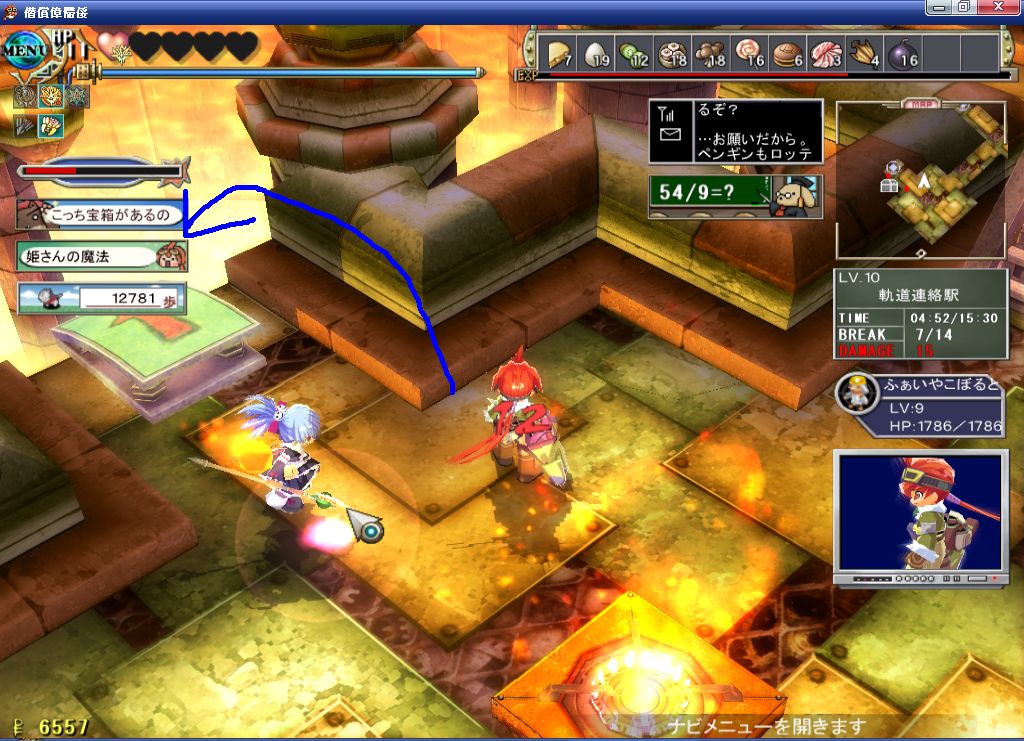Click the character portrait monitor

(920, 515)
